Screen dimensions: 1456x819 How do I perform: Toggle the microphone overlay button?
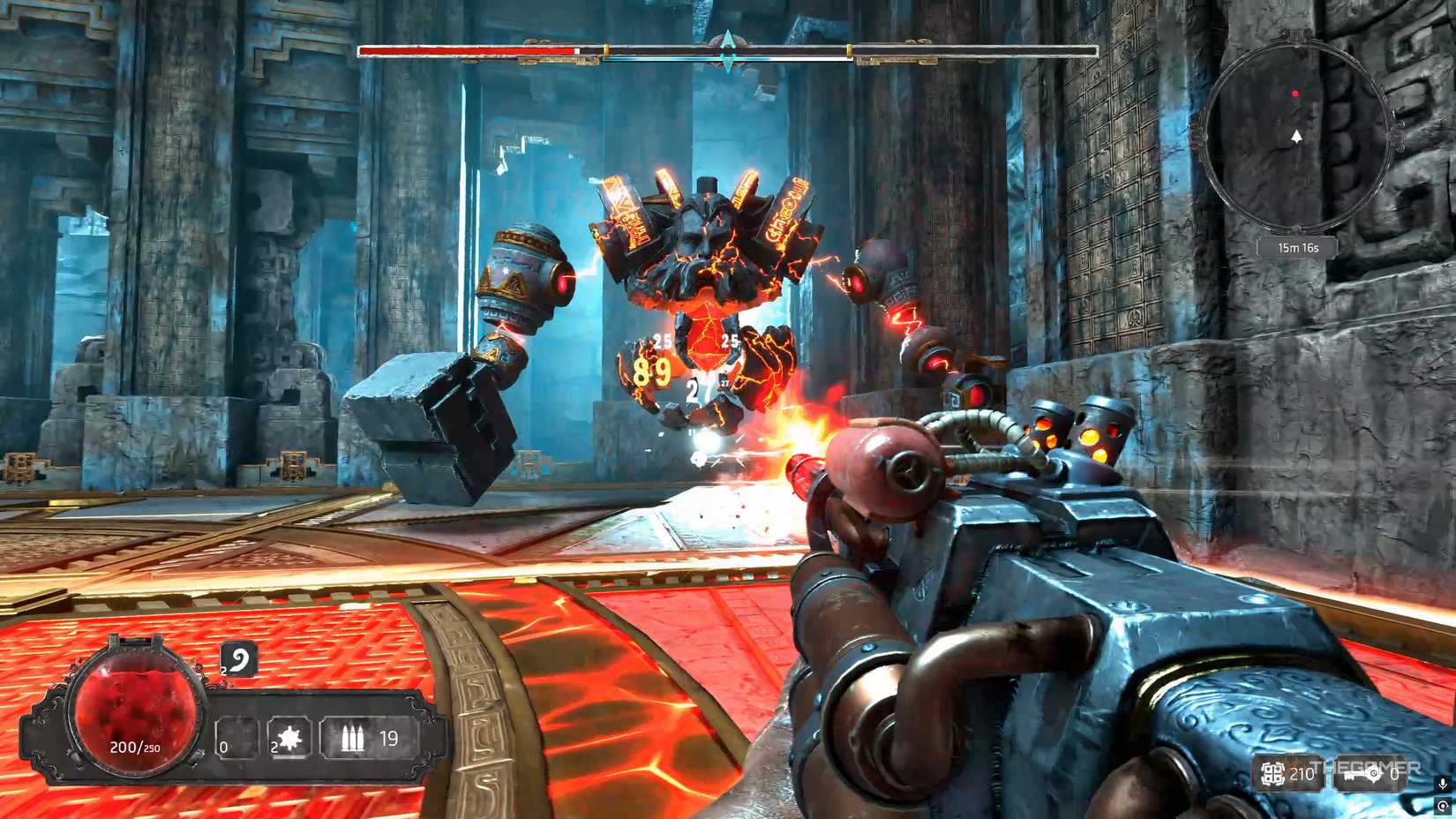1443,784
